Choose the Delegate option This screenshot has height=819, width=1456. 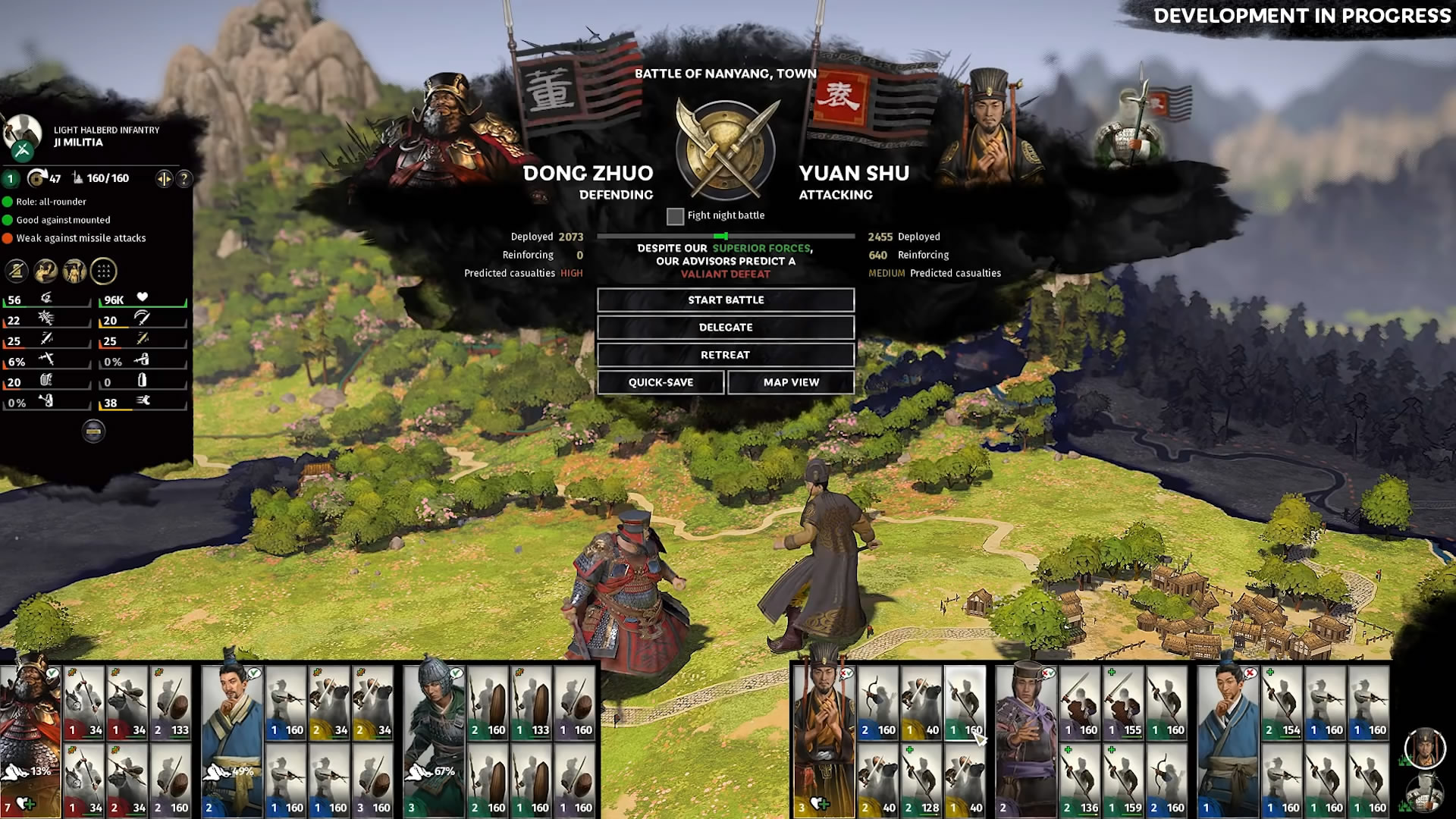tap(726, 328)
